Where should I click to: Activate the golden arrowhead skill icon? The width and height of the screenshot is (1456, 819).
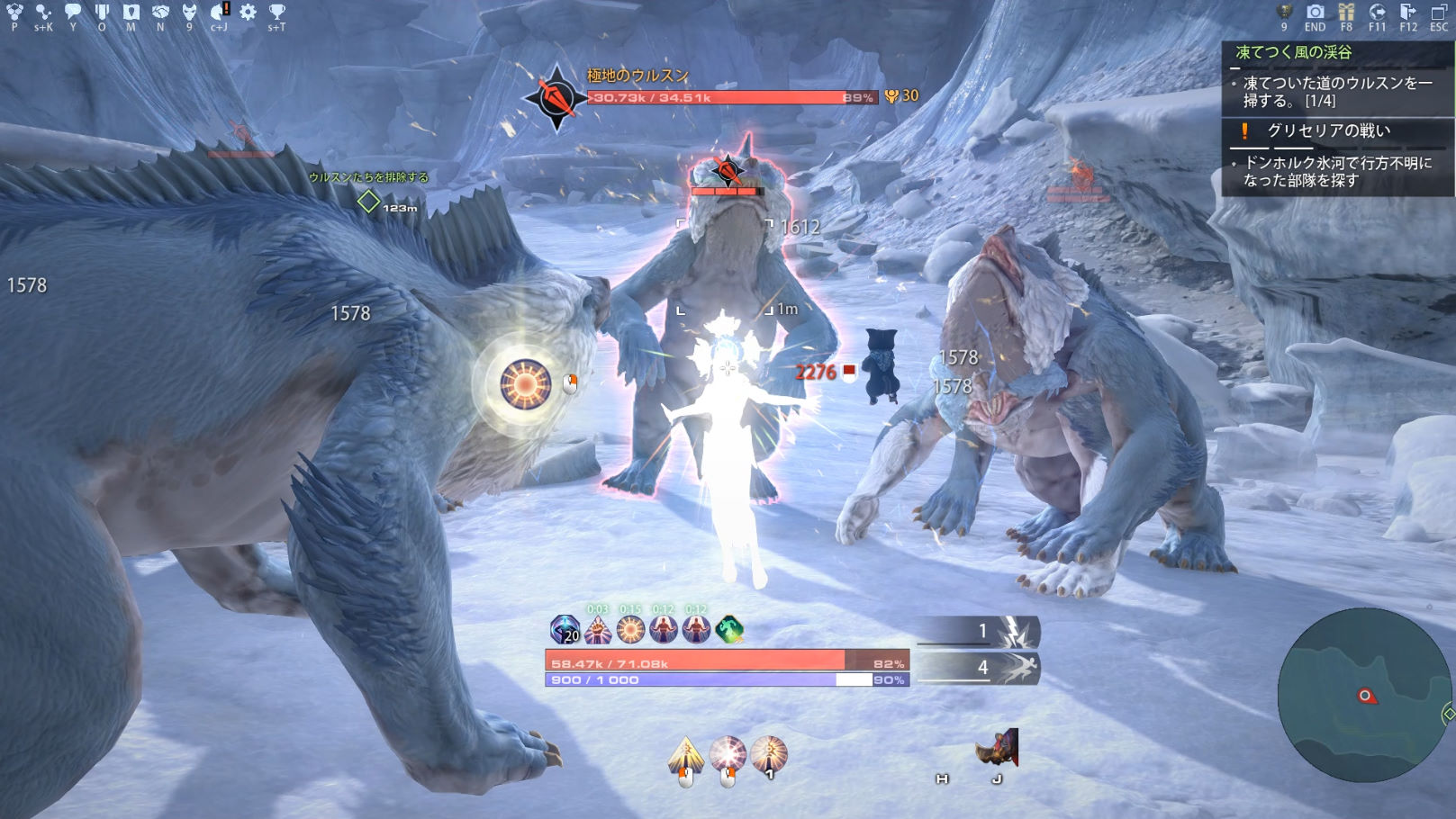pos(685,755)
